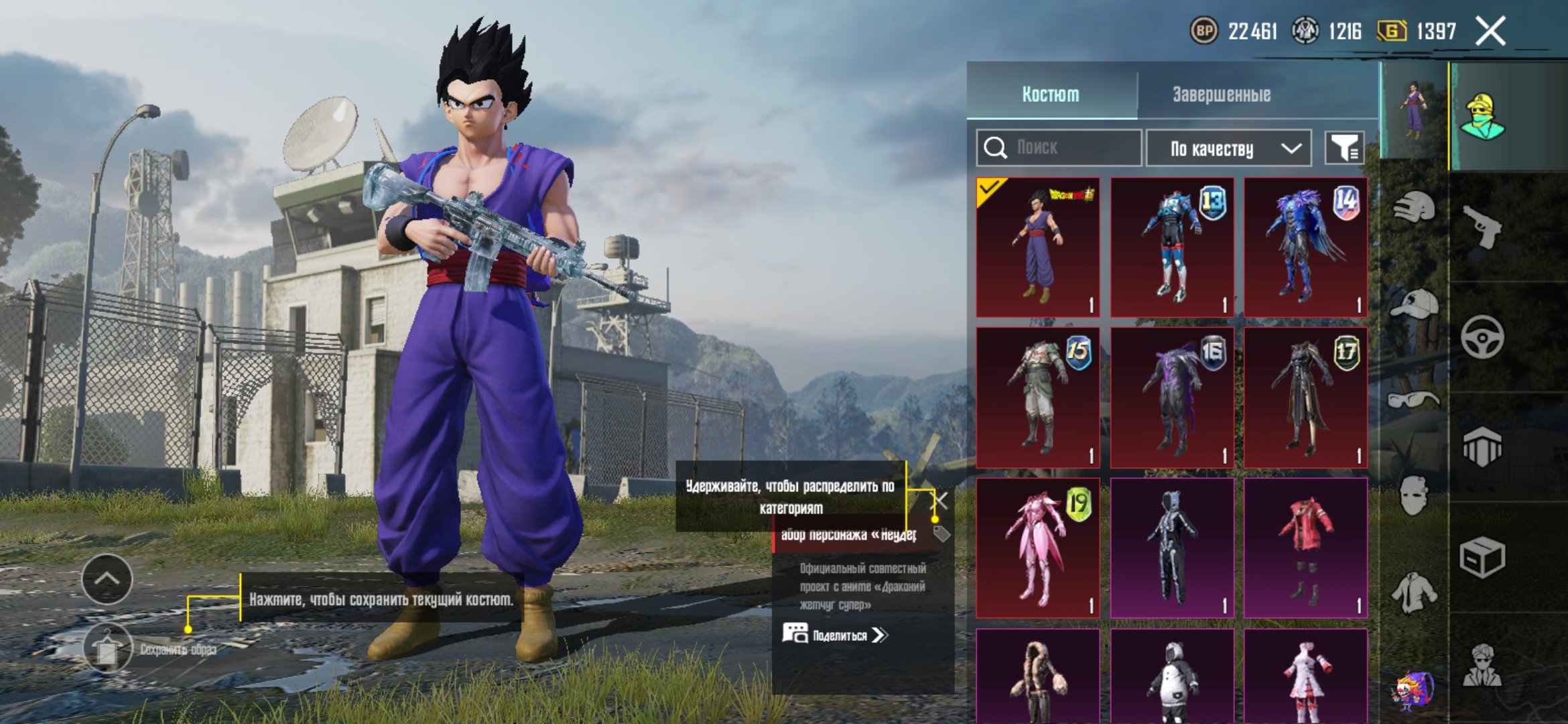Show the helmet category

(1414, 207)
